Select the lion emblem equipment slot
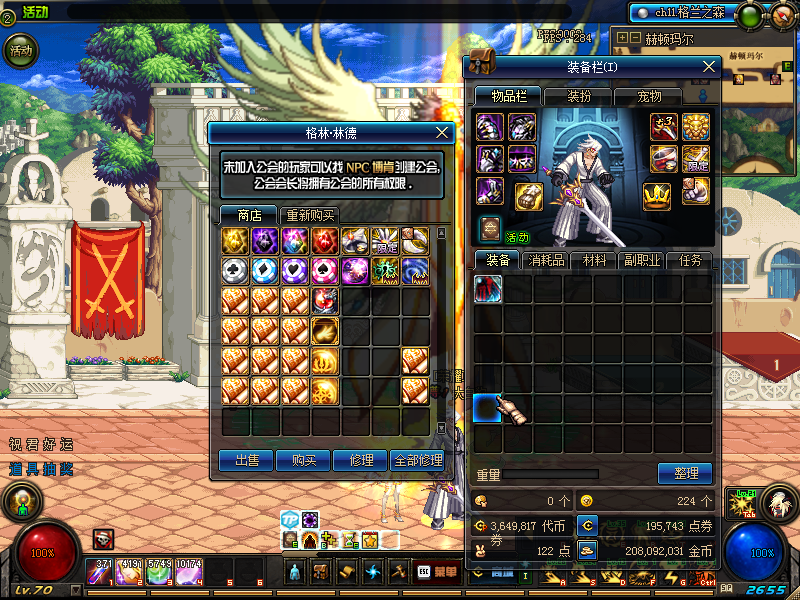Image resolution: width=800 pixels, height=600 pixels. pos(696,126)
